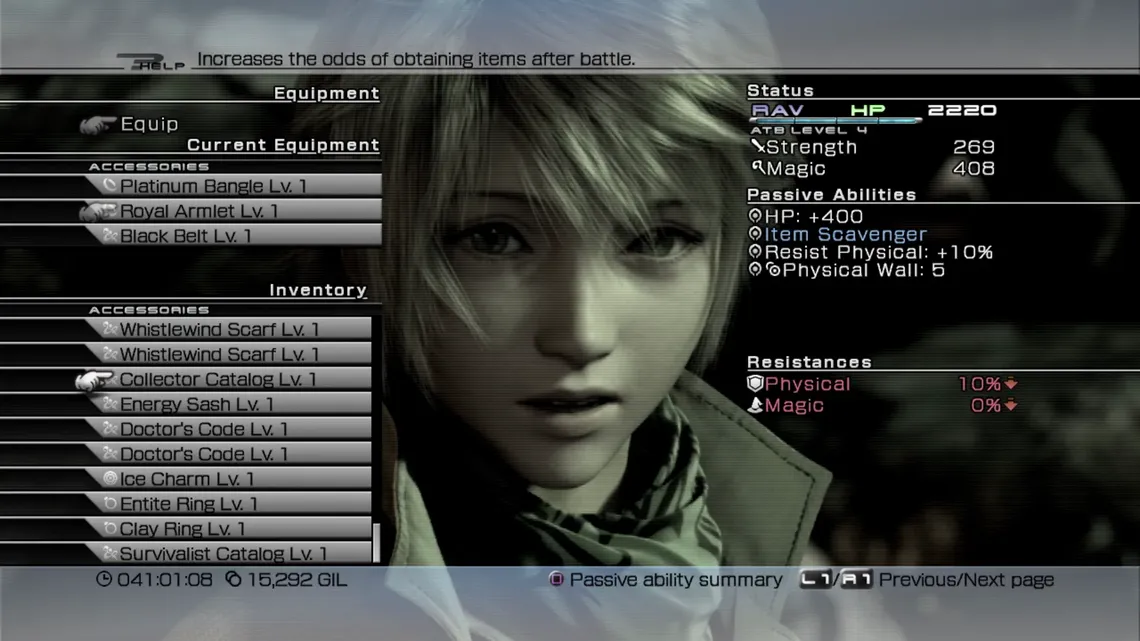Pick the Entite Ring Lv. 1
Image resolution: width=1140 pixels, height=641 pixels.
click(x=188, y=504)
